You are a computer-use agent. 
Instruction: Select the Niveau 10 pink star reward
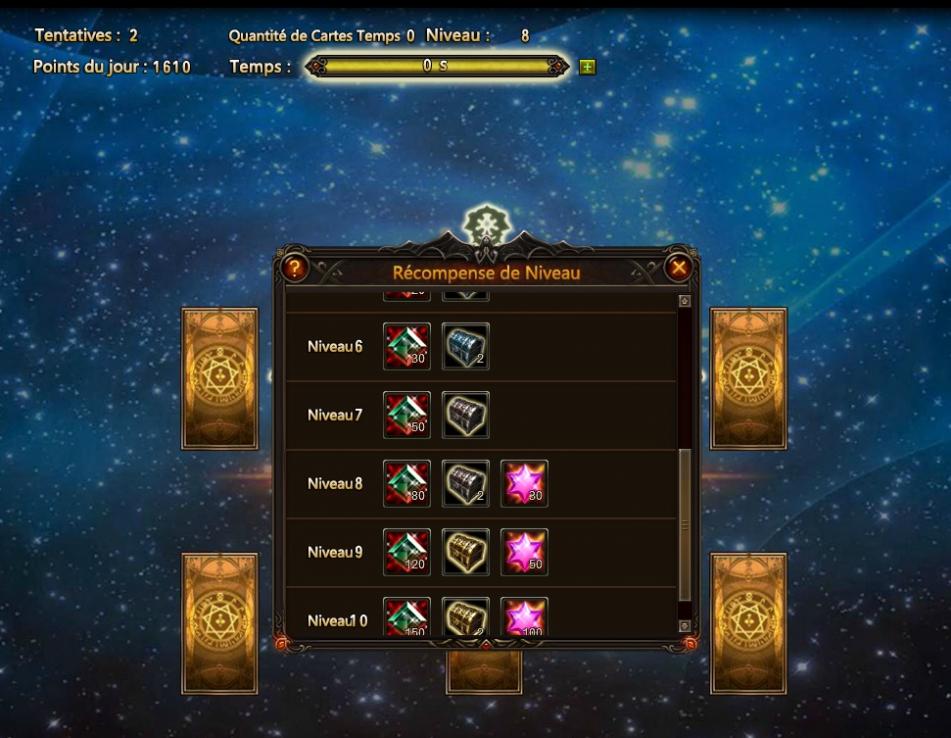point(524,617)
